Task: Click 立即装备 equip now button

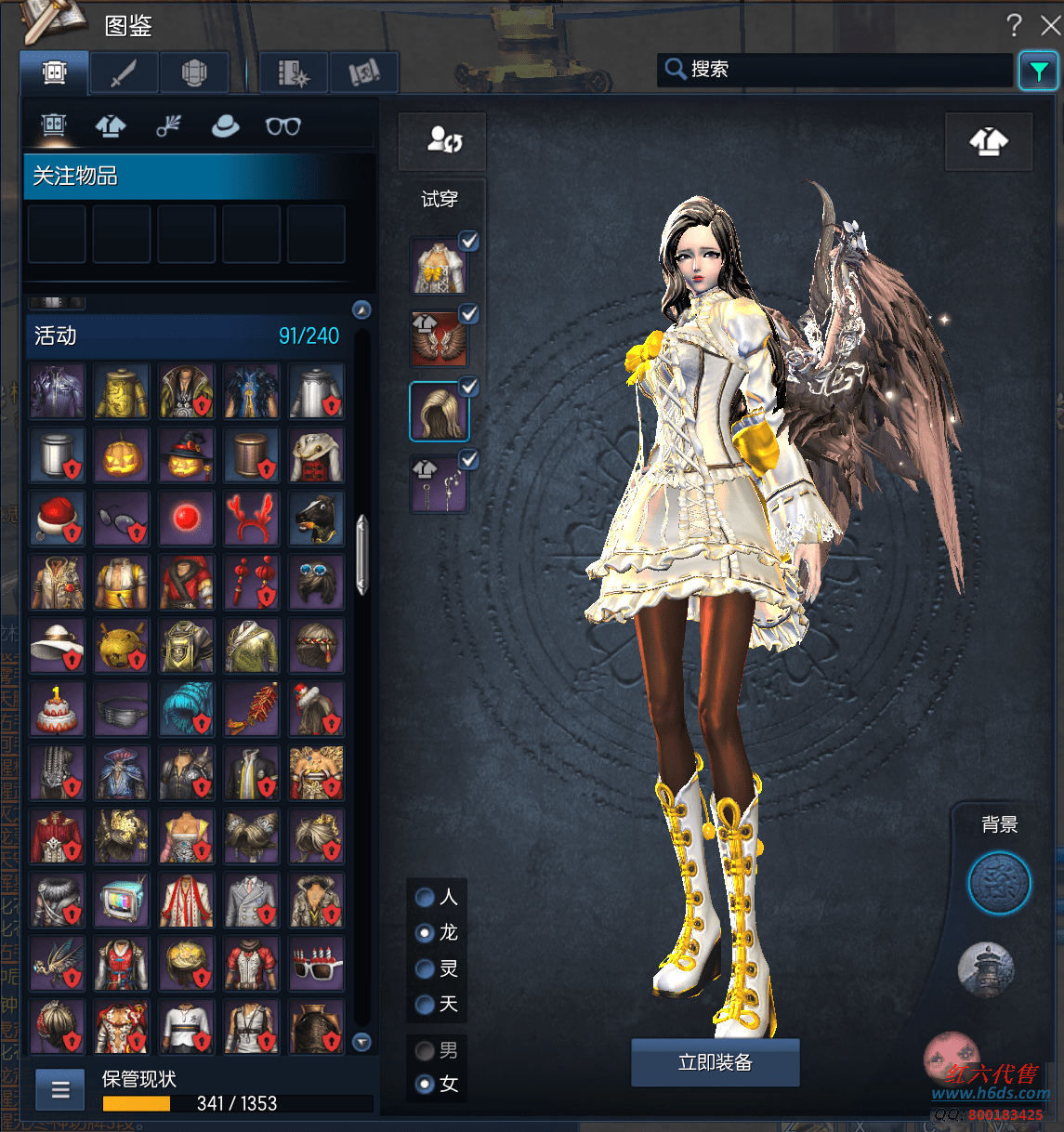Action: pos(715,1062)
